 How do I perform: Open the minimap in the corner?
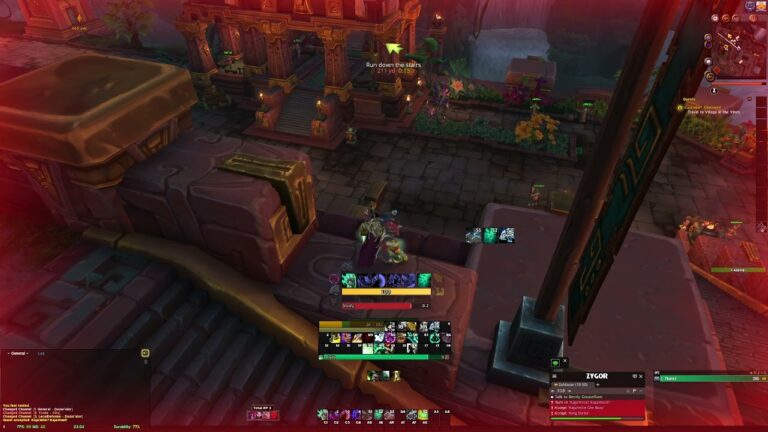736,45
